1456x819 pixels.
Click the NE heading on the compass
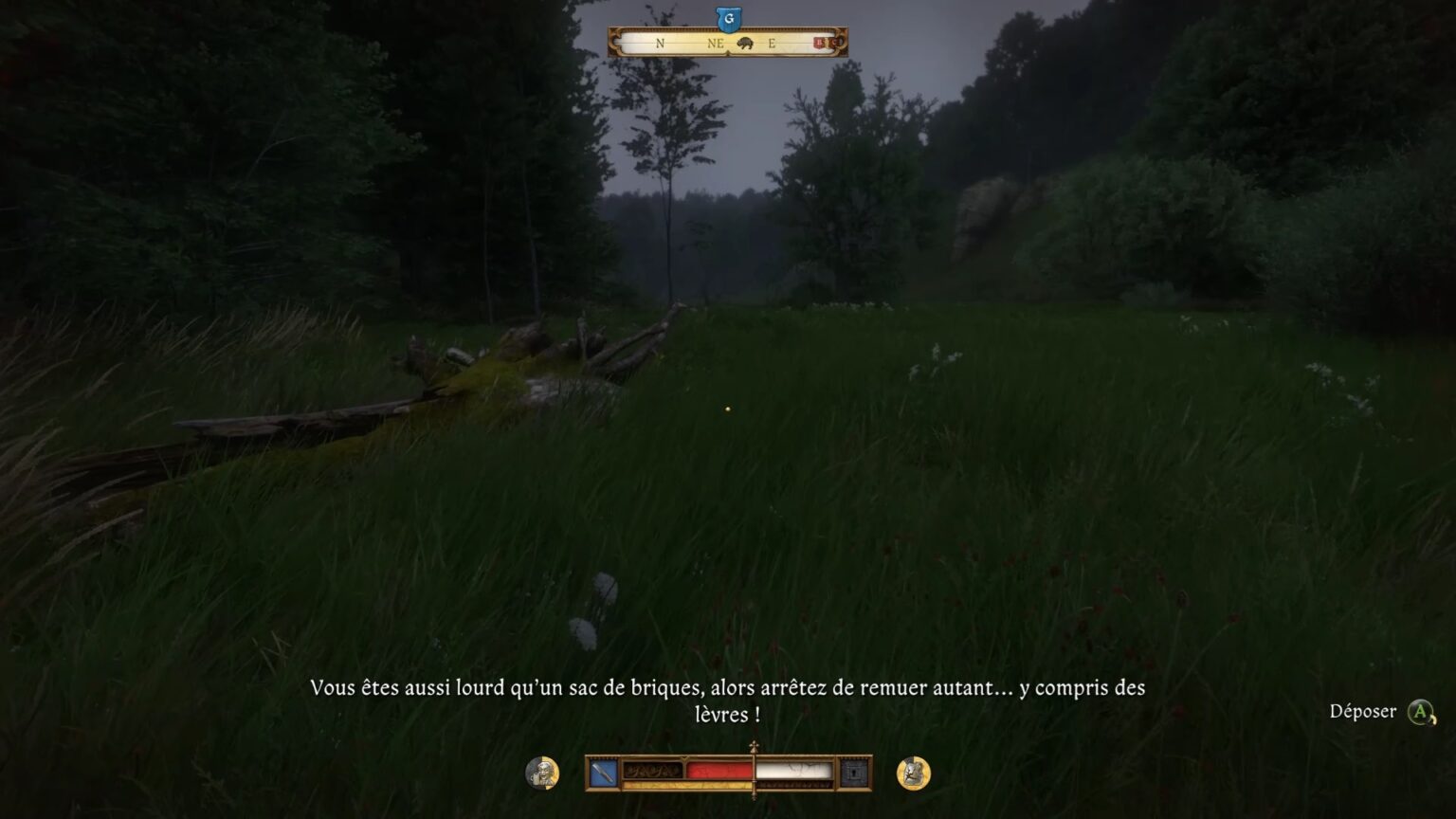[x=717, y=44]
